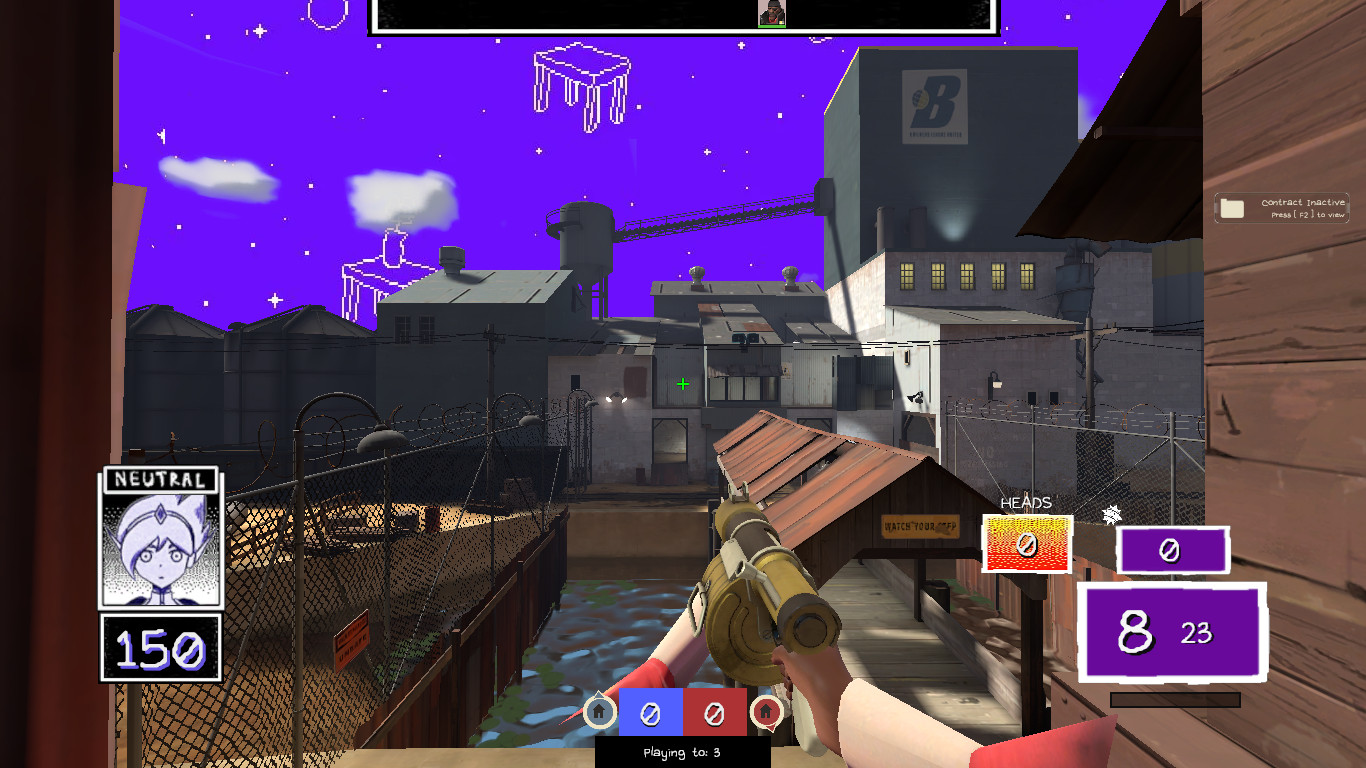This screenshot has width=1366, height=768.
Task: Select the BLU team home icon
Action: (597, 713)
